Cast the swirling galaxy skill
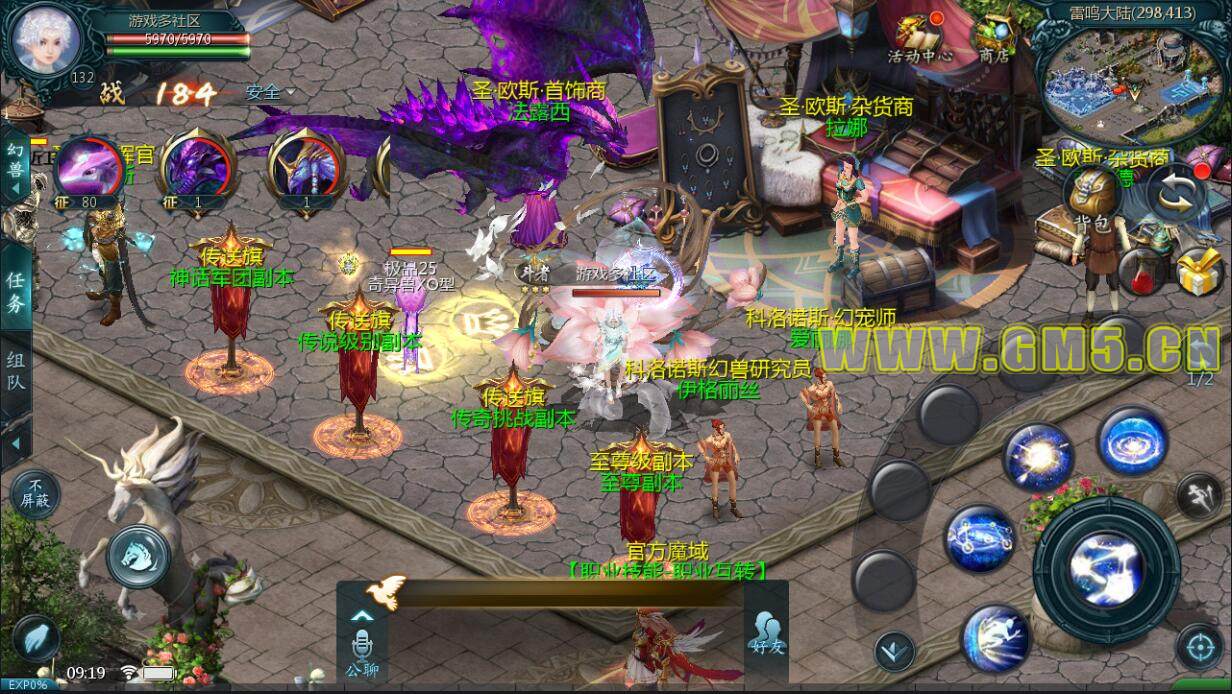Image resolution: width=1232 pixels, height=694 pixels. click(x=1133, y=440)
